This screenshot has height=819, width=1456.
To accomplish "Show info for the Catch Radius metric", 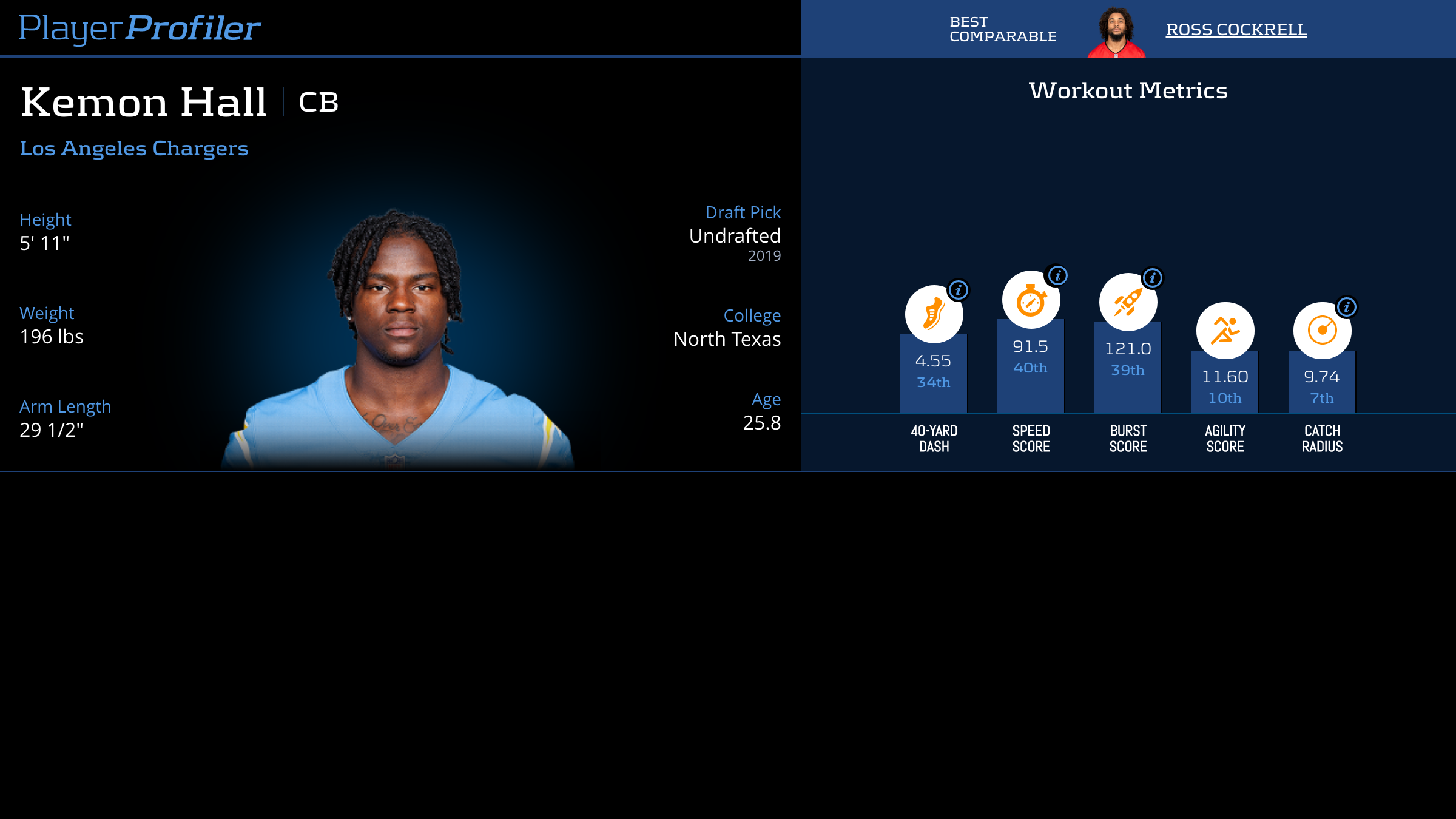I will pos(1347,307).
